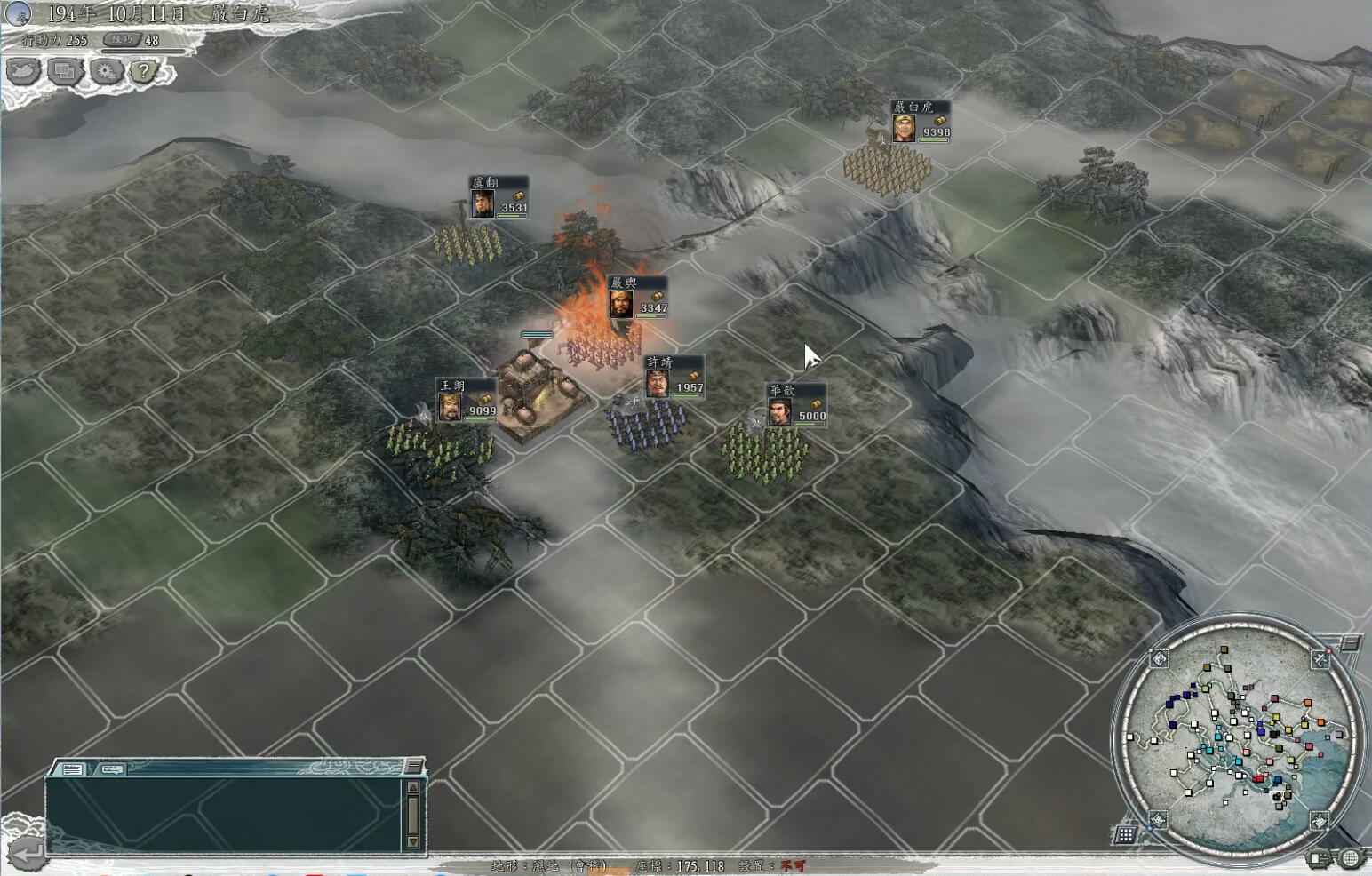Click the log scrollbar up arrow
Screen dimensions: 1372x876
coord(412,787)
